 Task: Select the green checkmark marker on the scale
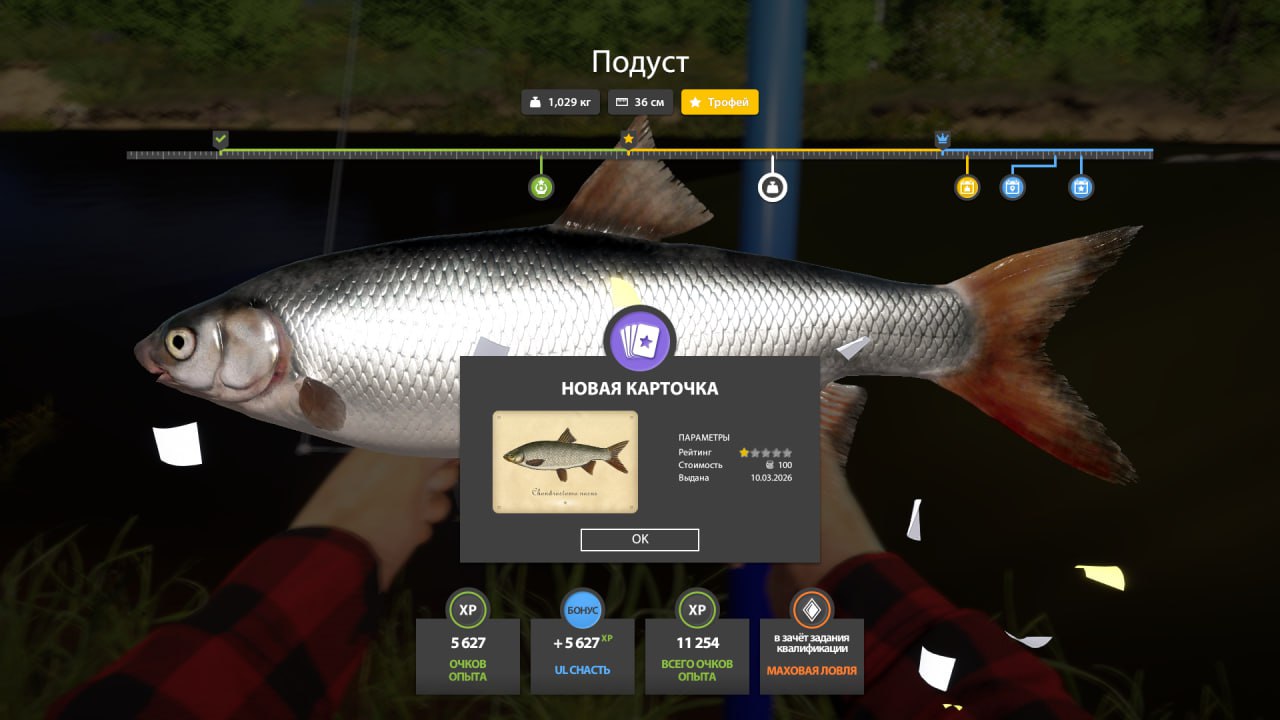pyautogui.click(x=221, y=139)
